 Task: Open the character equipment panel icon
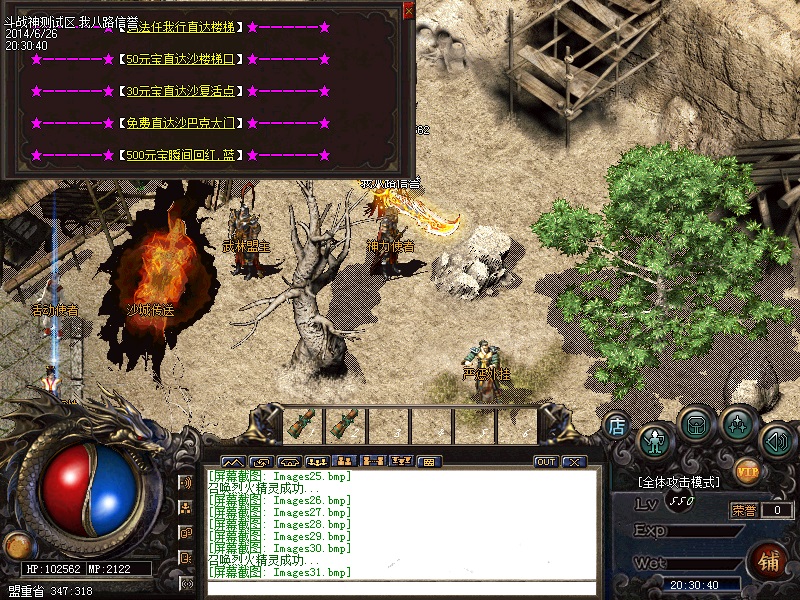pos(655,439)
